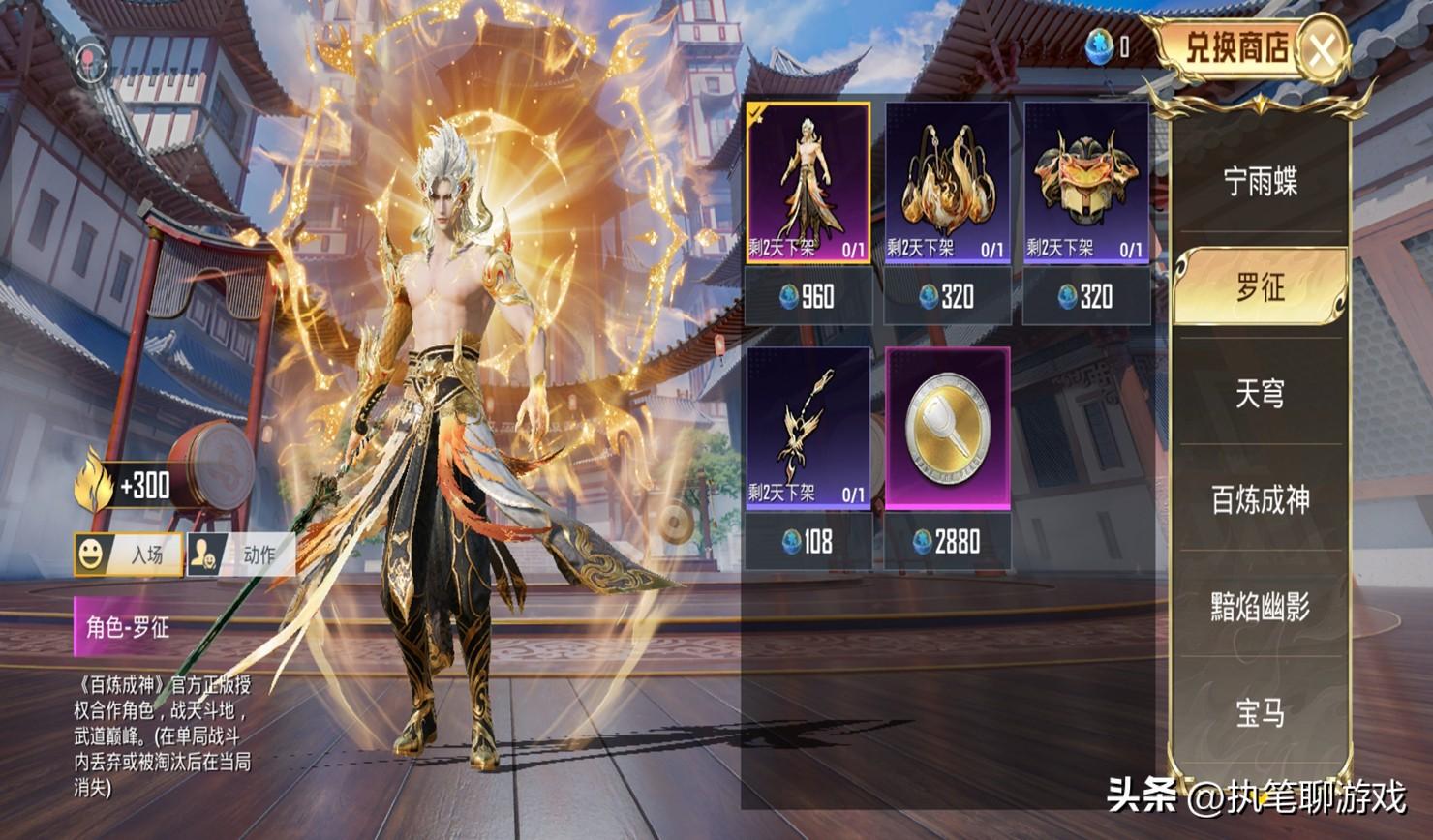Play the 入场 entrance emote

point(128,555)
